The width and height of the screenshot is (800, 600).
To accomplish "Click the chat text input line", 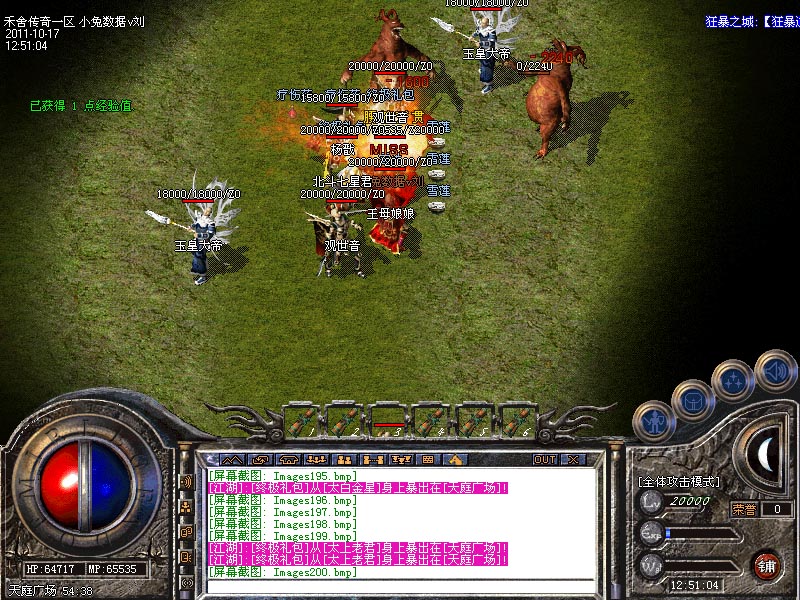I will (400, 586).
